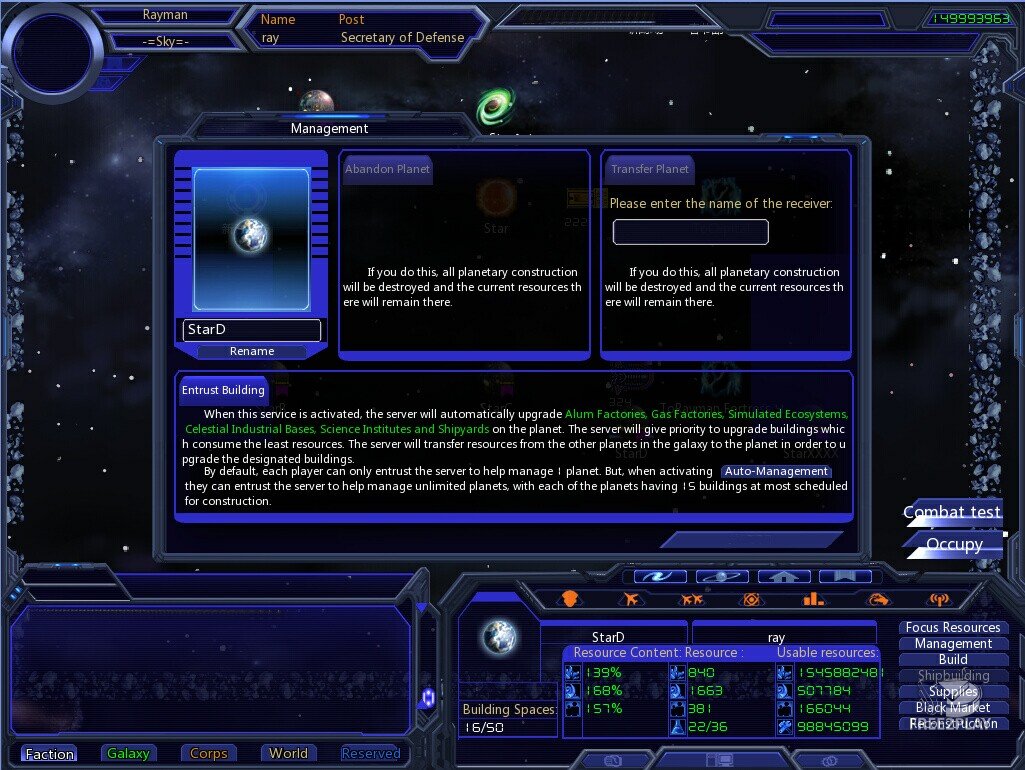Switch to the Galaxy chat tab
Screen dimensions: 1025x770
click(128, 754)
